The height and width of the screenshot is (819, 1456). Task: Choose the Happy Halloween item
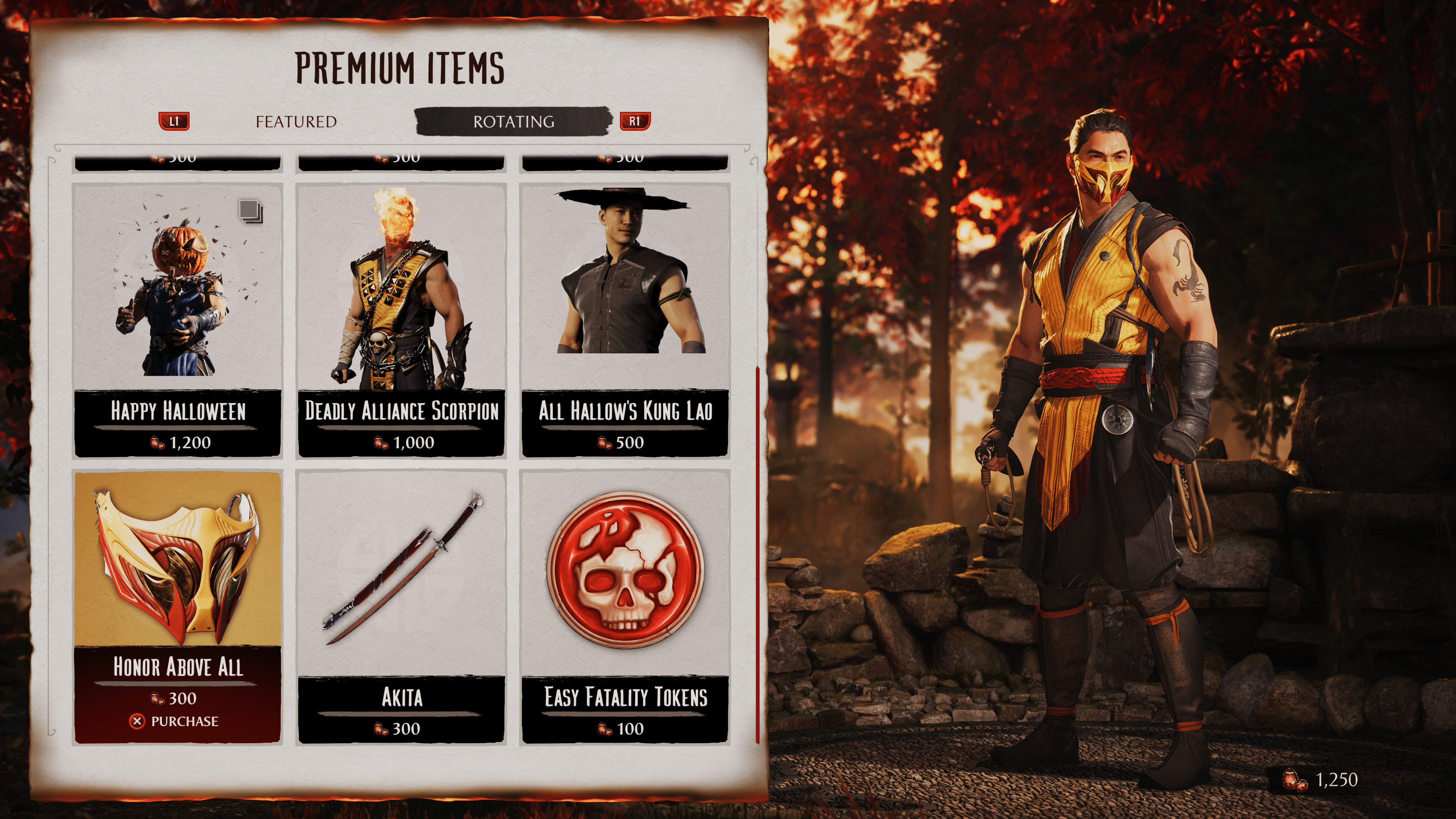tap(177, 320)
